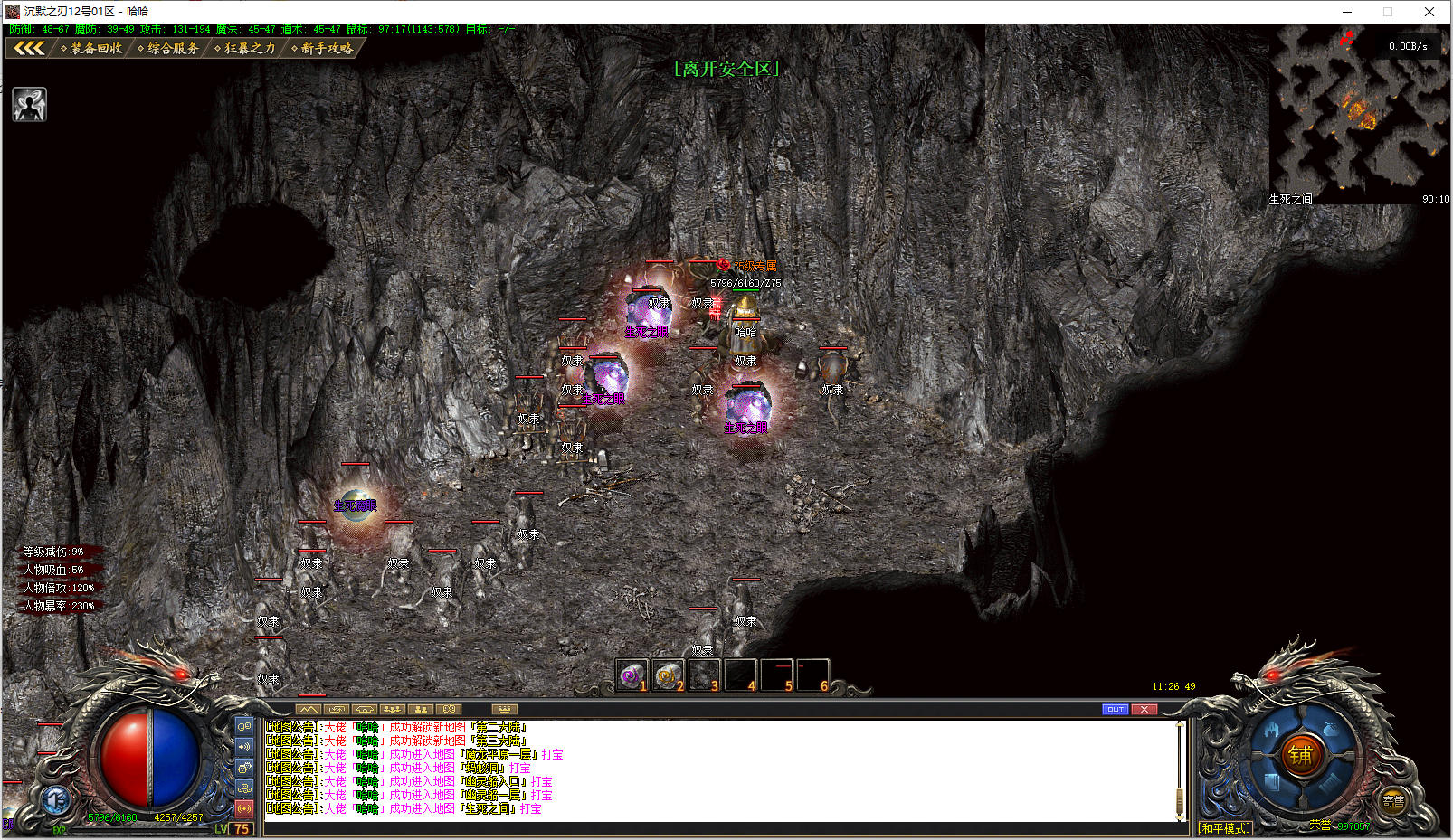Click the crown icon above chat
This screenshot has height=840, width=1453.
[x=504, y=709]
